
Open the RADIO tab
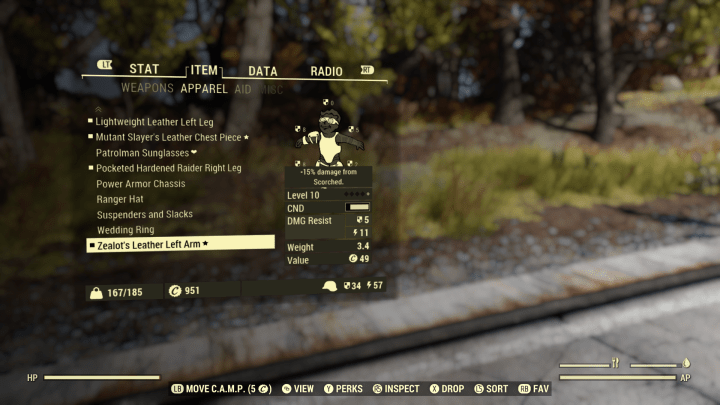pos(326,71)
